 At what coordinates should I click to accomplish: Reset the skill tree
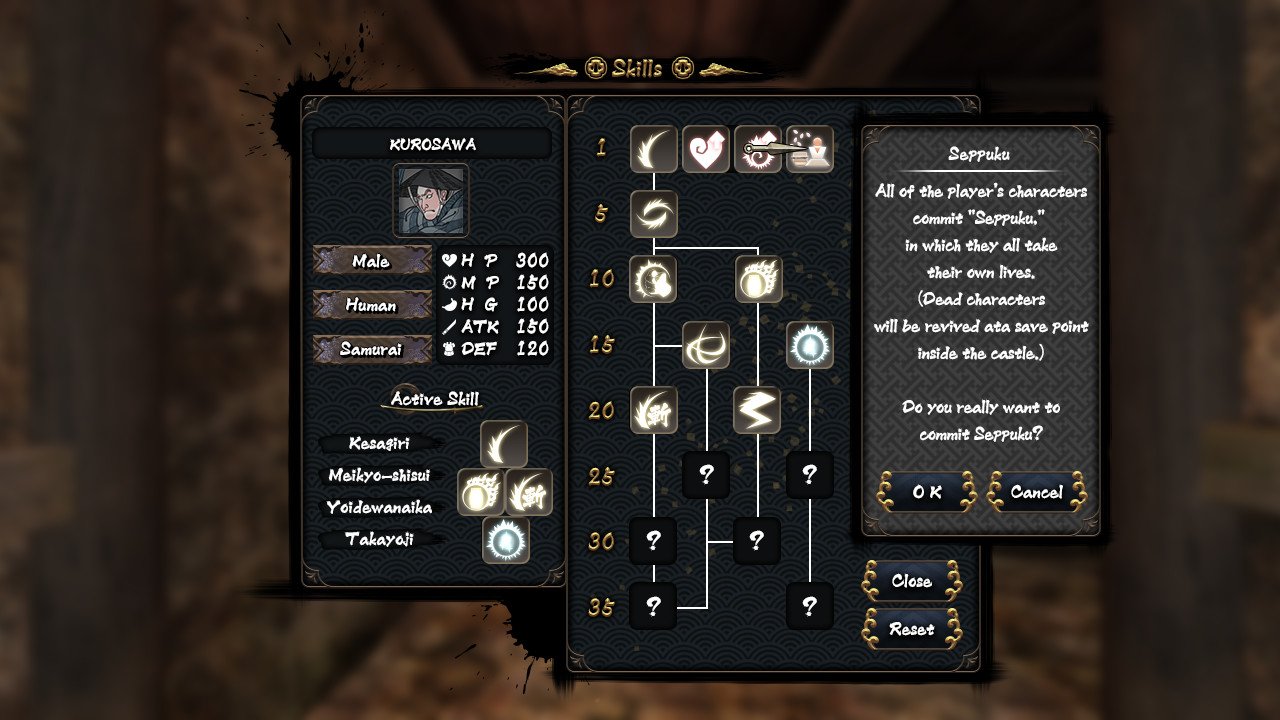click(x=911, y=629)
